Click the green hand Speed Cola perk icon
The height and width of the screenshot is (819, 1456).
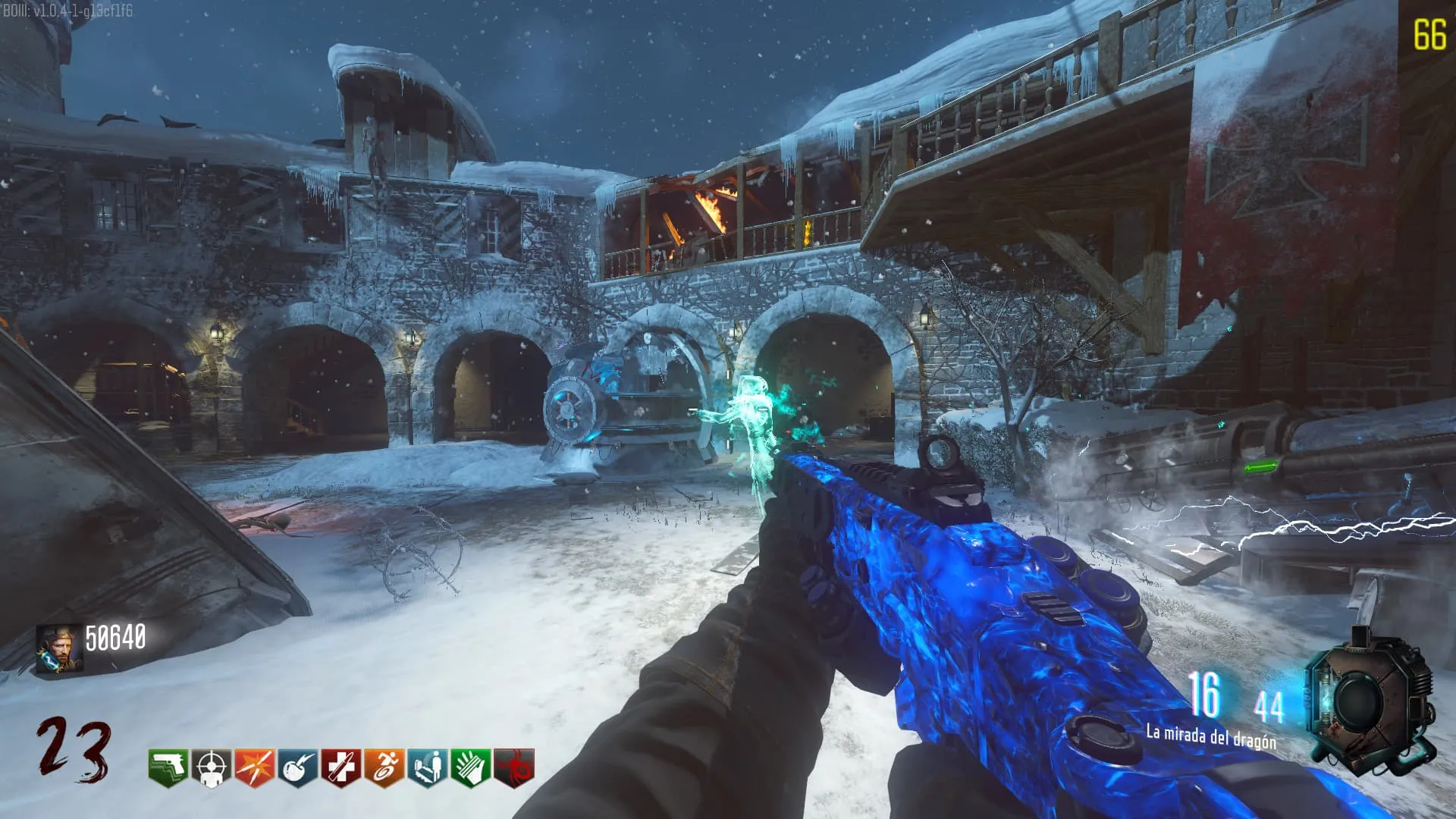(x=471, y=768)
